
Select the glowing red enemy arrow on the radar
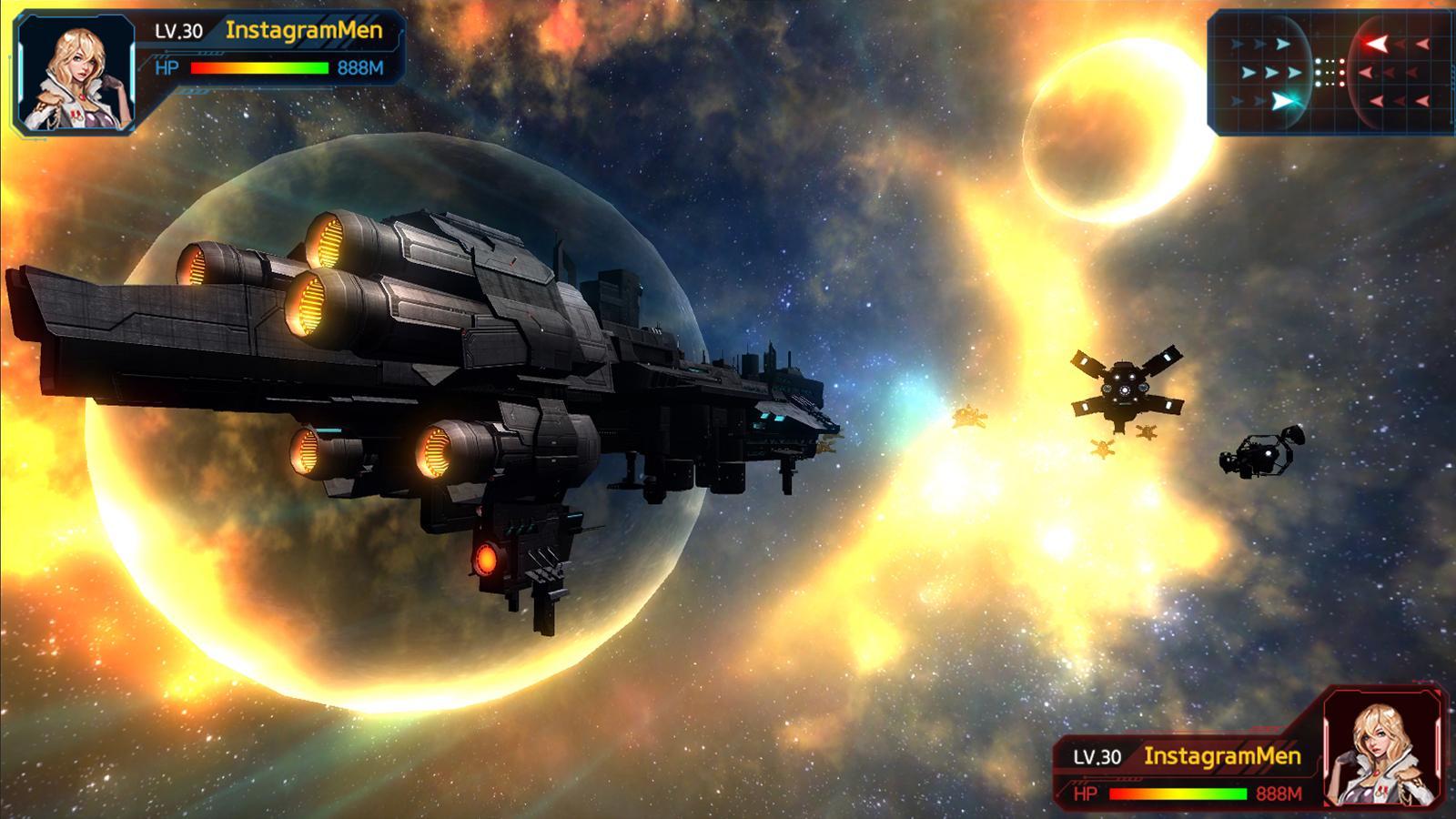pos(1377,42)
